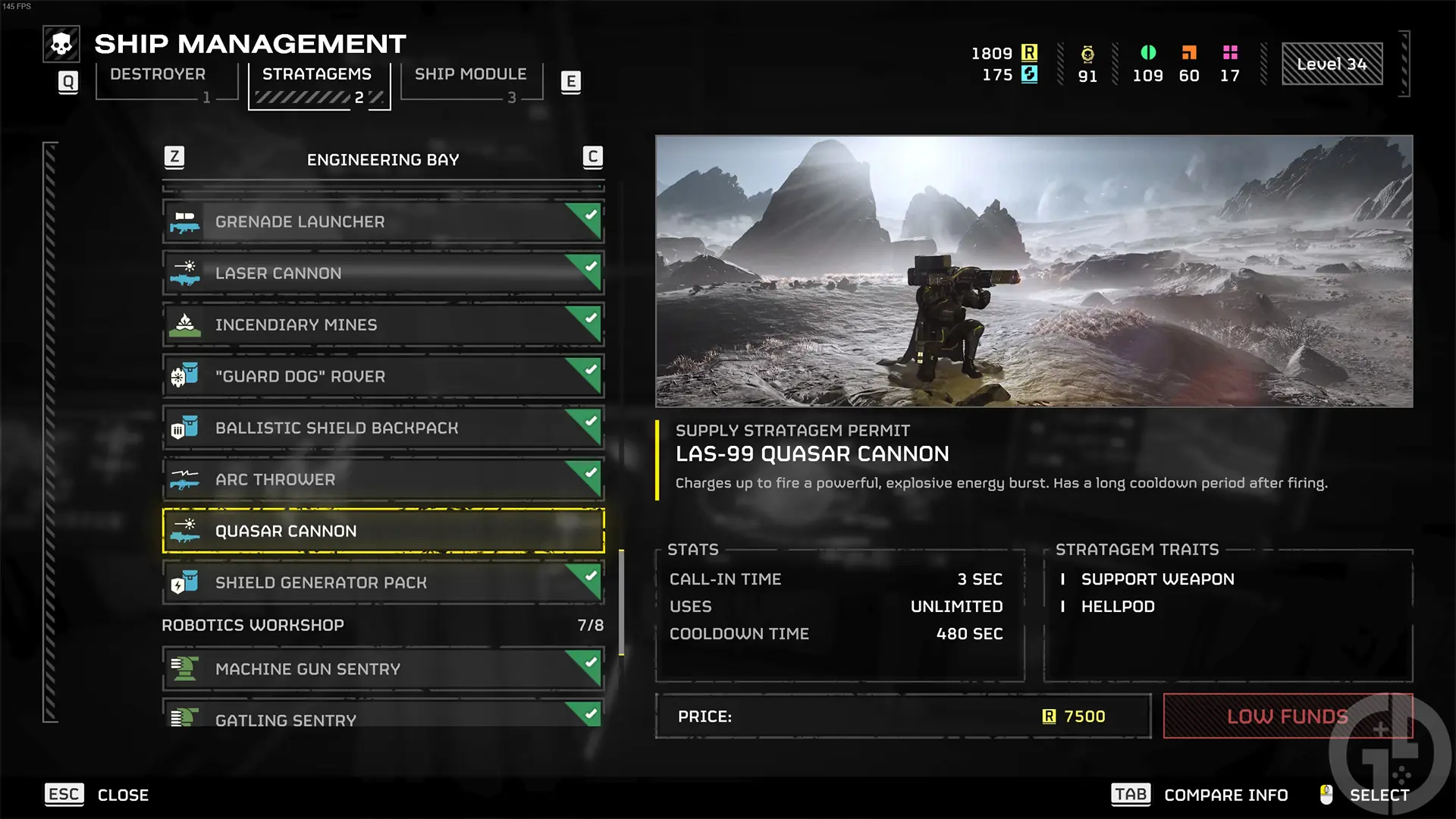
Task: Click the Z badge to cycle category left
Action: [175, 157]
